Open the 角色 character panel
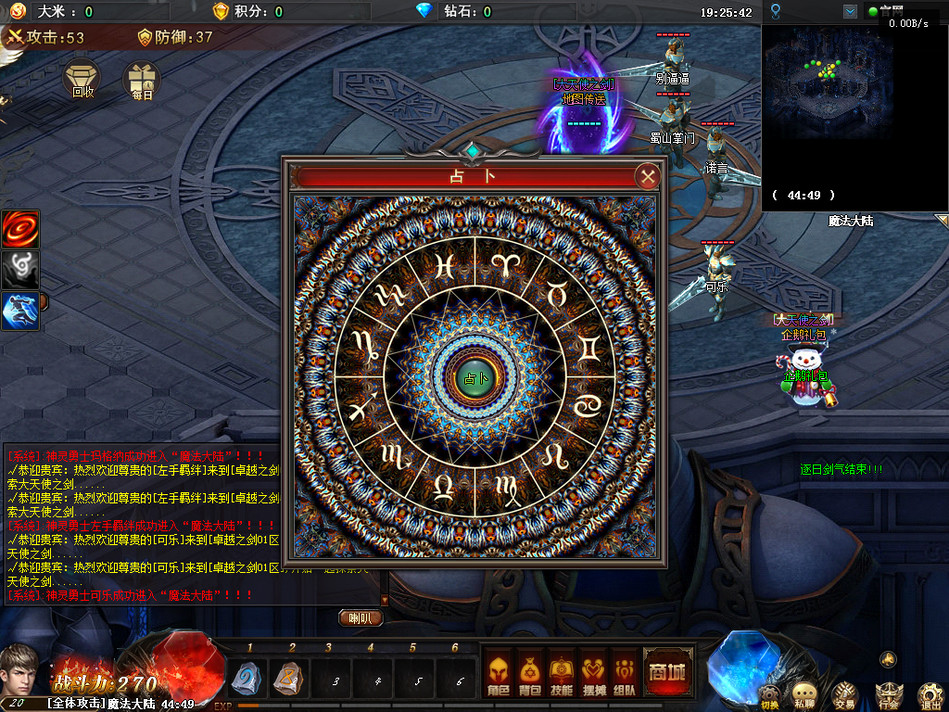Screen dimensions: 949x712 click(x=498, y=676)
